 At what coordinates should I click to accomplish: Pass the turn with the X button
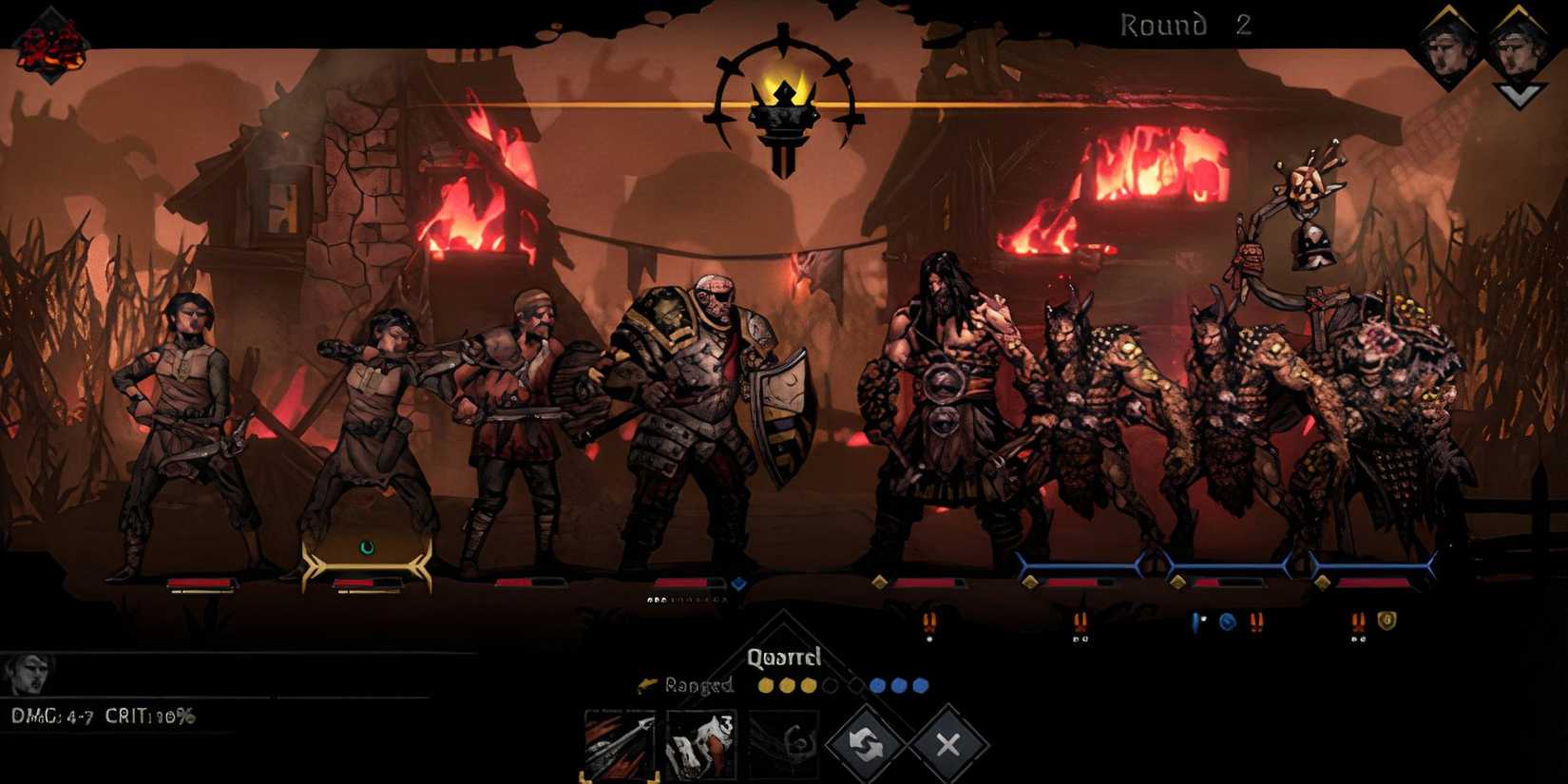click(x=947, y=744)
